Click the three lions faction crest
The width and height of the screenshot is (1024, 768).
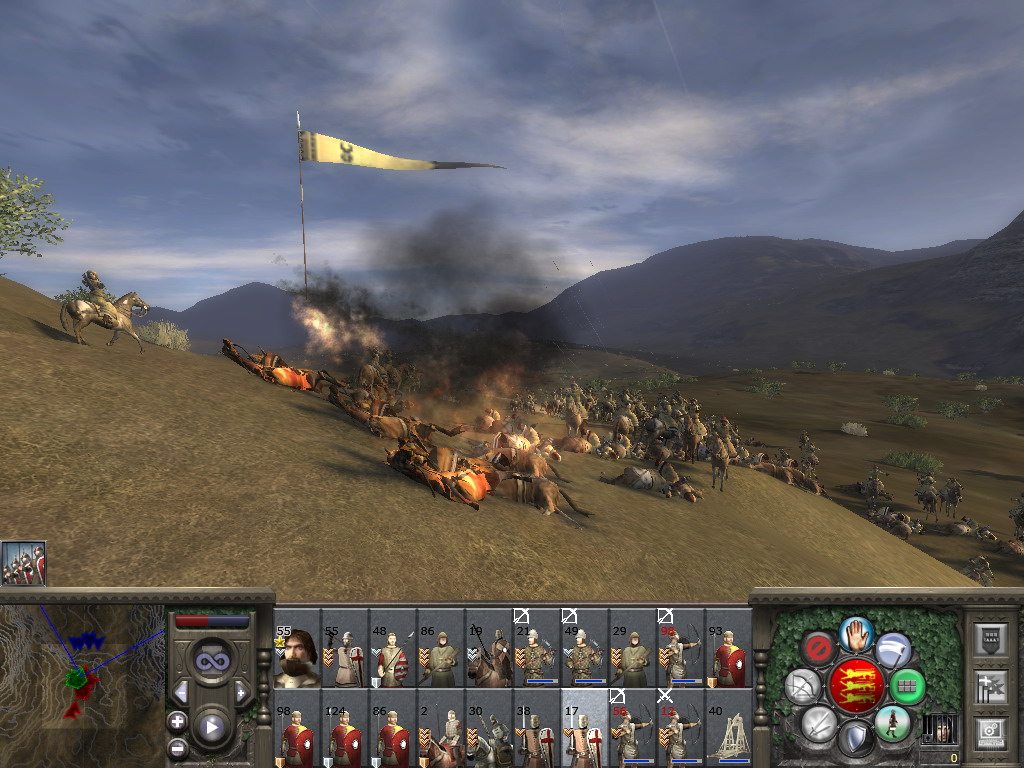click(855, 686)
